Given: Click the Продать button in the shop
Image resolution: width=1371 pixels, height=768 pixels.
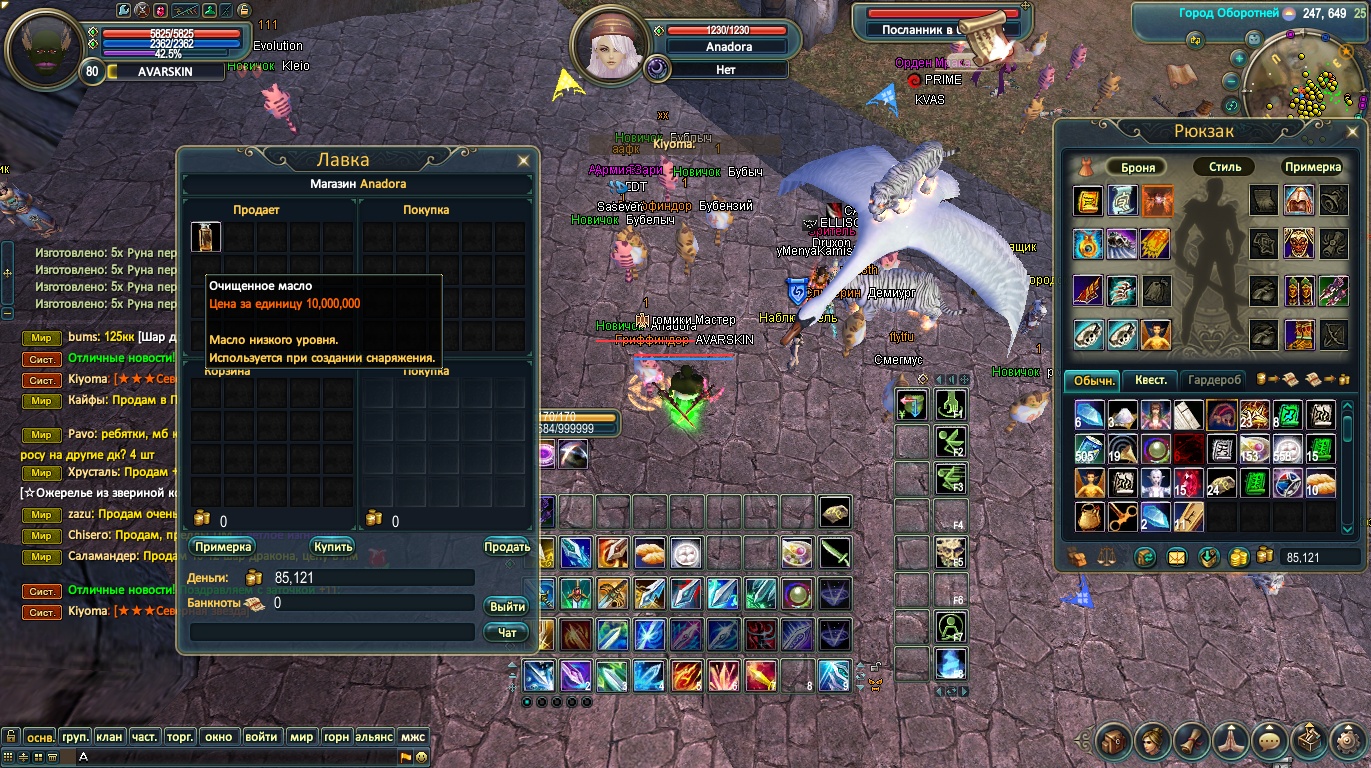Looking at the screenshot, I should [506, 547].
